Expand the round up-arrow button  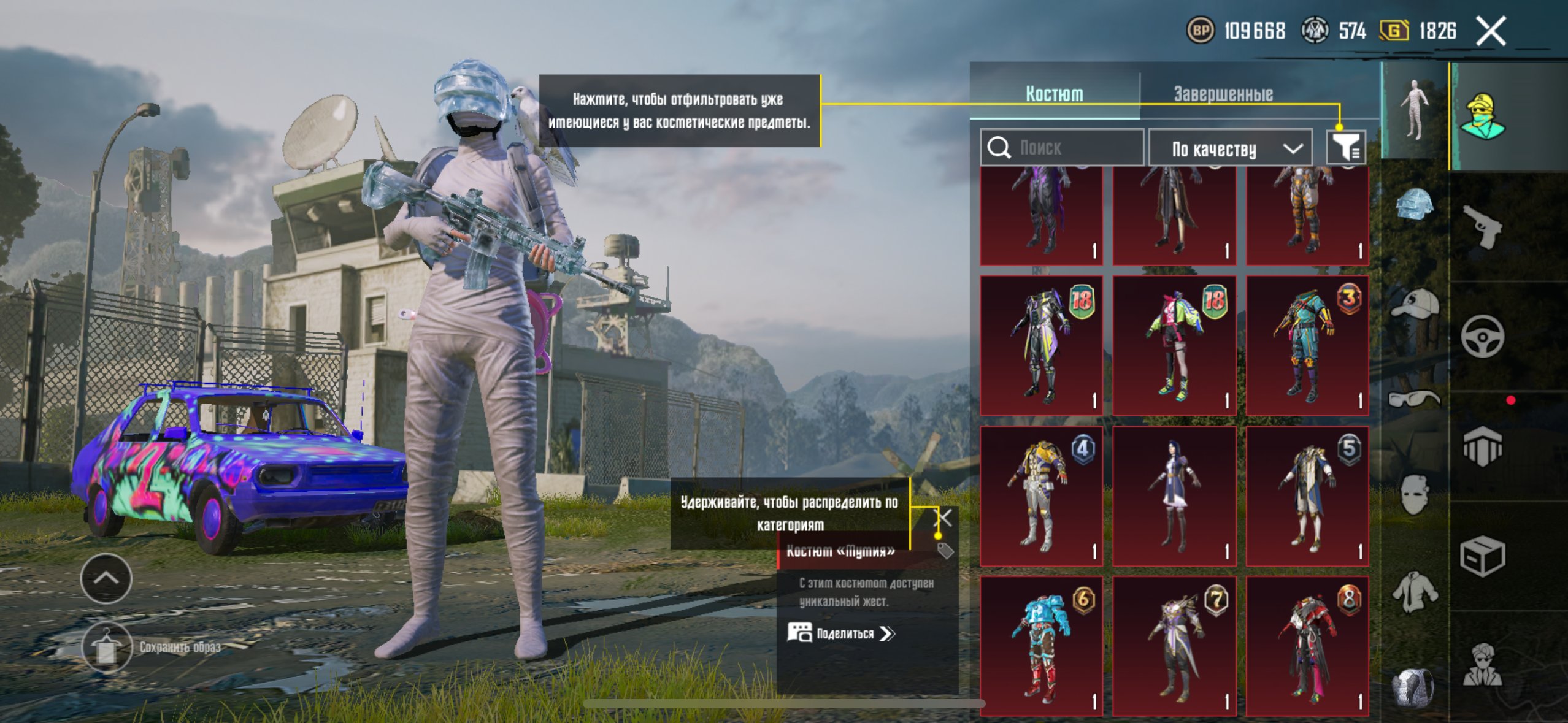coord(106,578)
